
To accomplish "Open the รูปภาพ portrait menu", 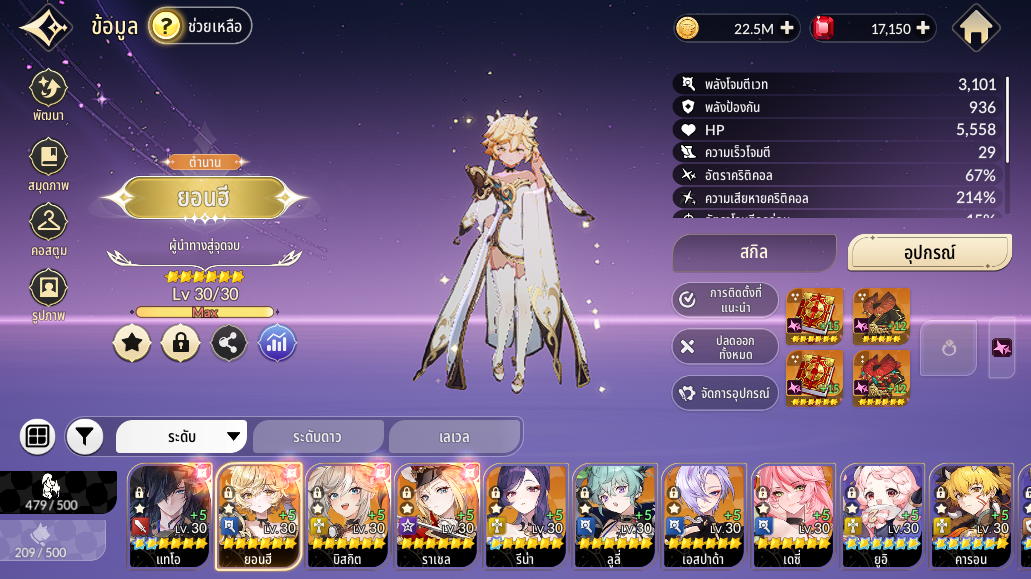I will tap(48, 295).
